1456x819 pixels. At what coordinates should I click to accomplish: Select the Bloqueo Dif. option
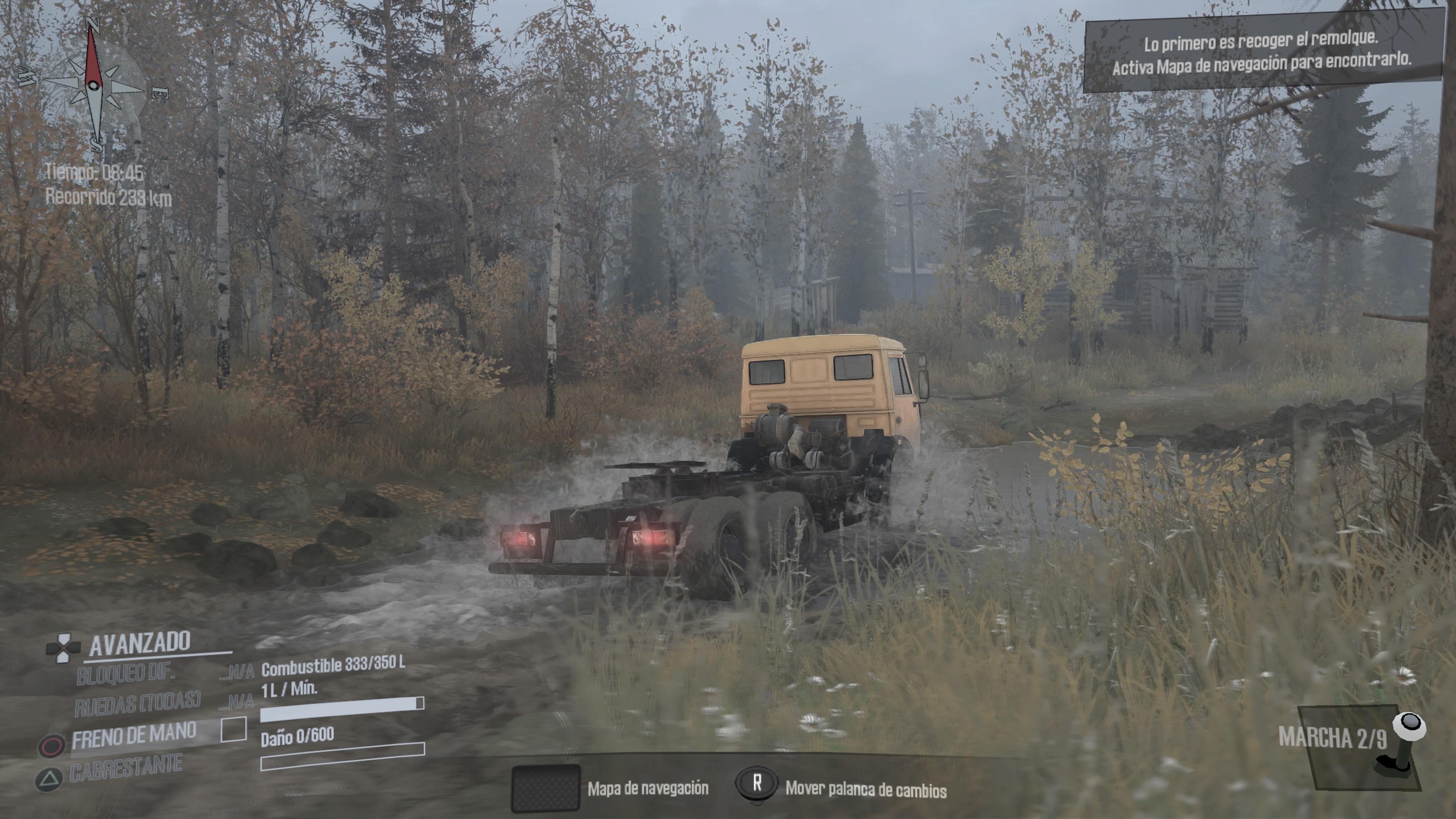click(x=126, y=674)
